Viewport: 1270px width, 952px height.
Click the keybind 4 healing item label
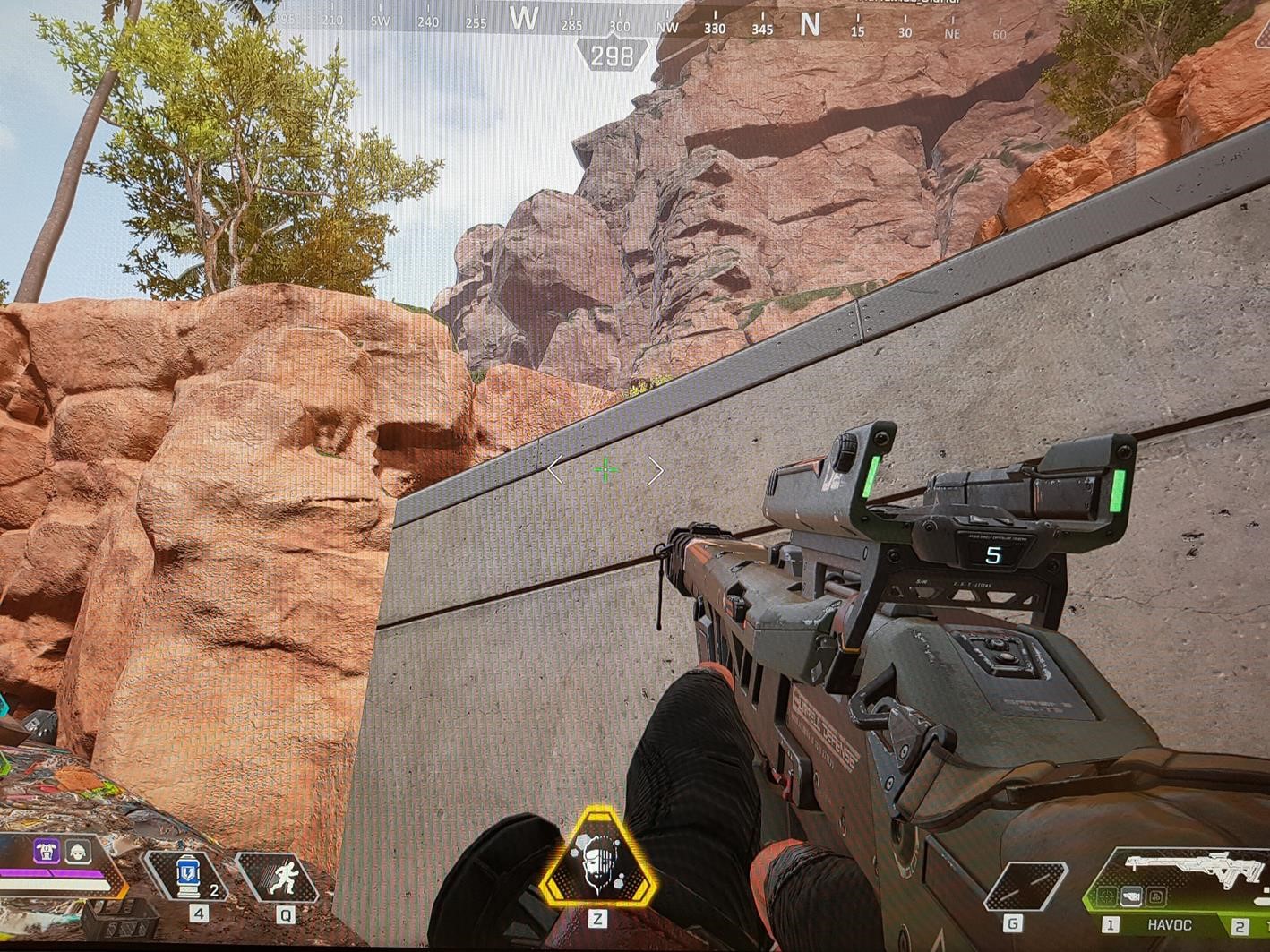[198, 913]
